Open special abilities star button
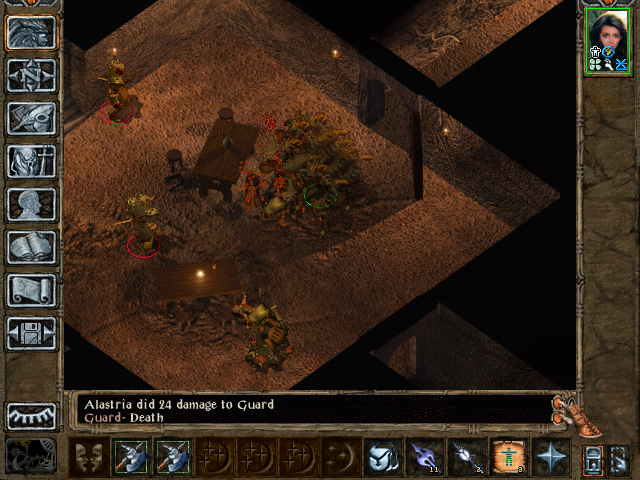Image resolution: width=640 pixels, height=480 pixels. [x=550, y=458]
